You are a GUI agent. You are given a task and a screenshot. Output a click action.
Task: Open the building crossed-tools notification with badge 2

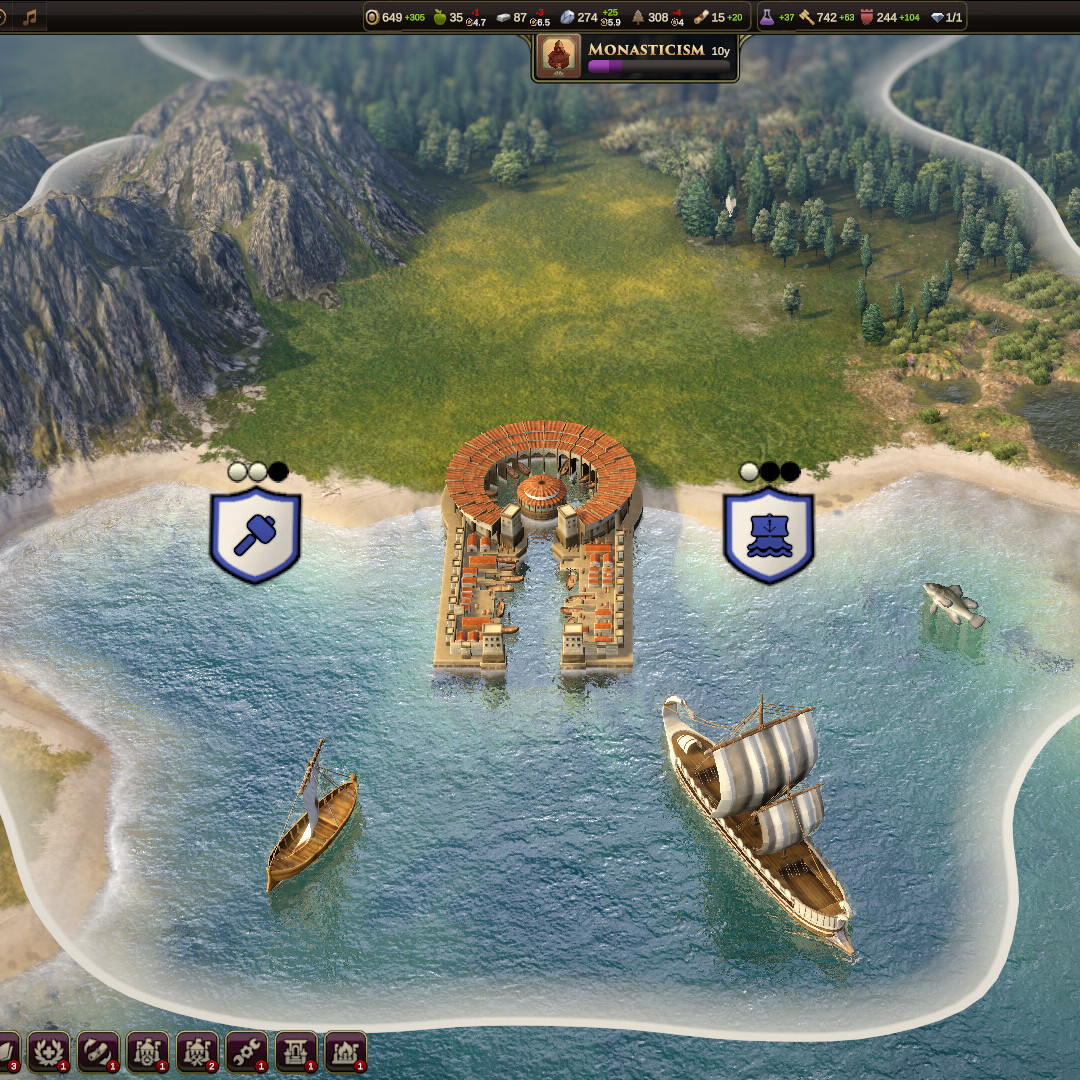(197, 1051)
